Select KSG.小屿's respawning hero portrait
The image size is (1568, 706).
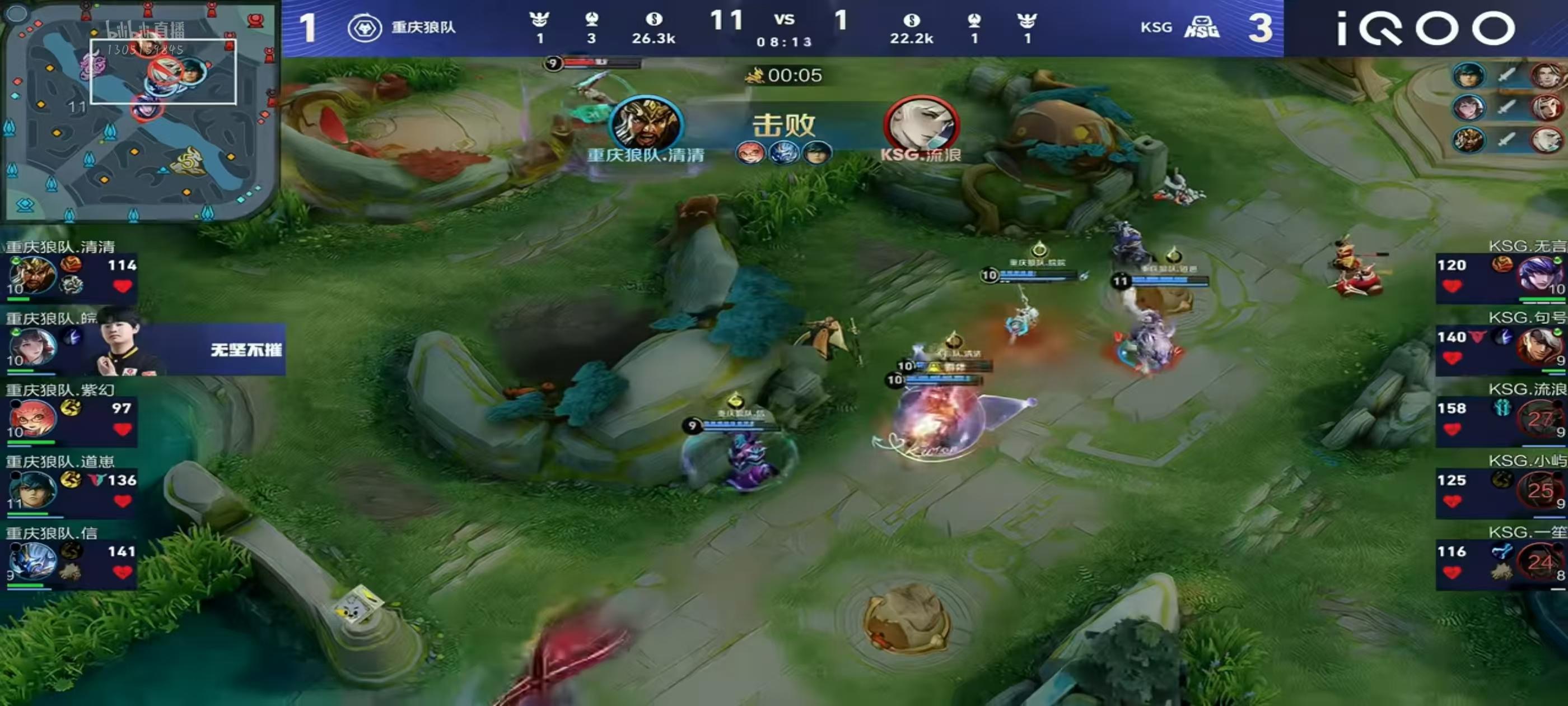tap(1538, 490)
